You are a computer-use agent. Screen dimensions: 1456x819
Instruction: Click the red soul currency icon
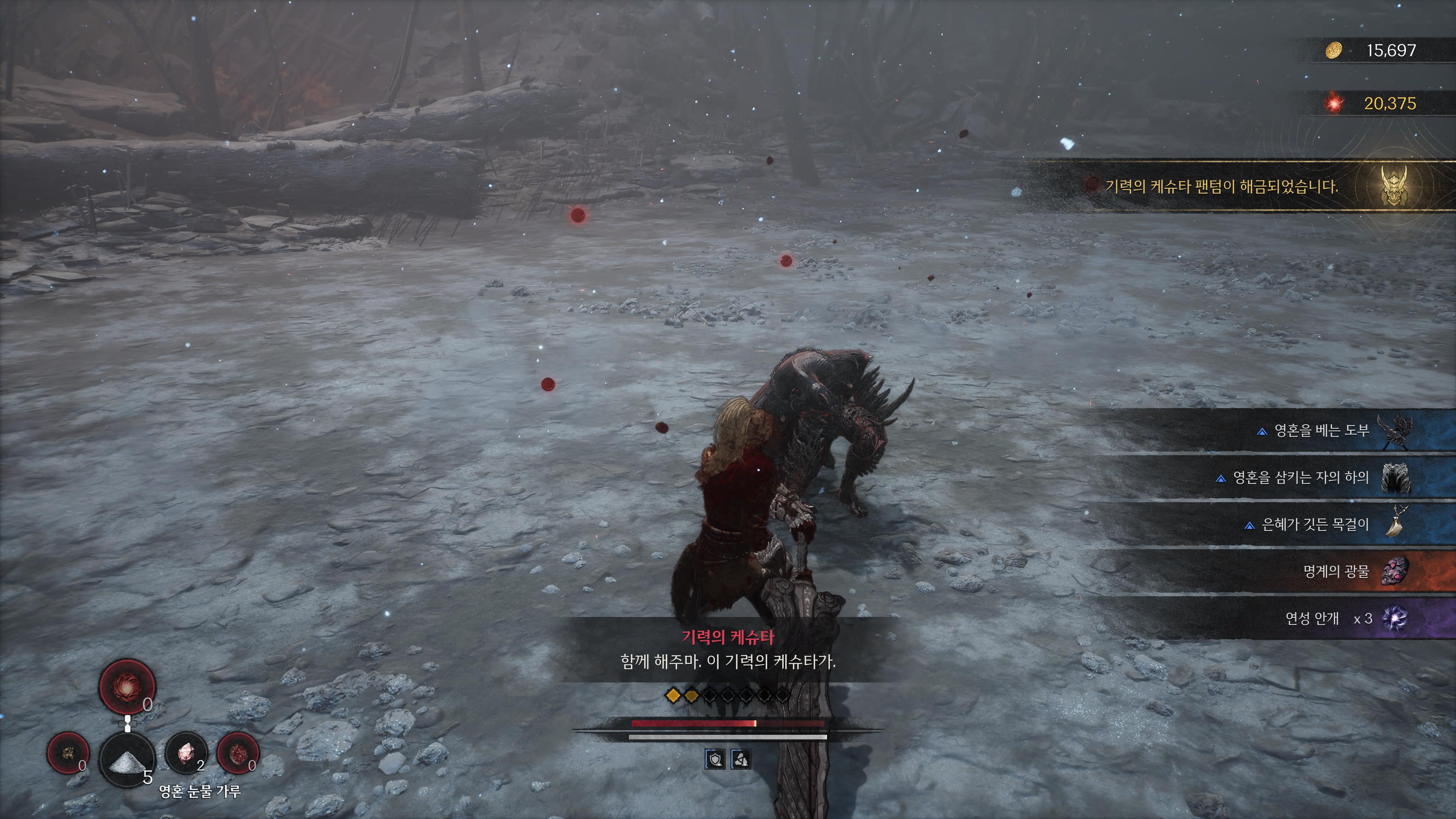(x=1335, y=104)
